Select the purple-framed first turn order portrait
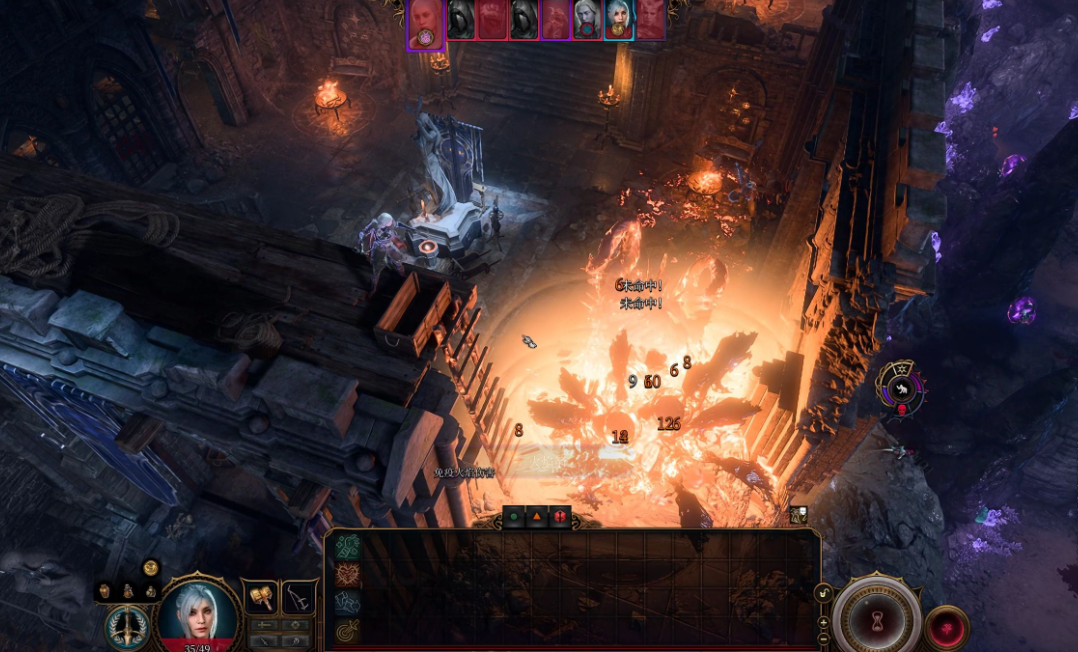The width and height of the screenshot is (1078, 652). click(425, 22)
